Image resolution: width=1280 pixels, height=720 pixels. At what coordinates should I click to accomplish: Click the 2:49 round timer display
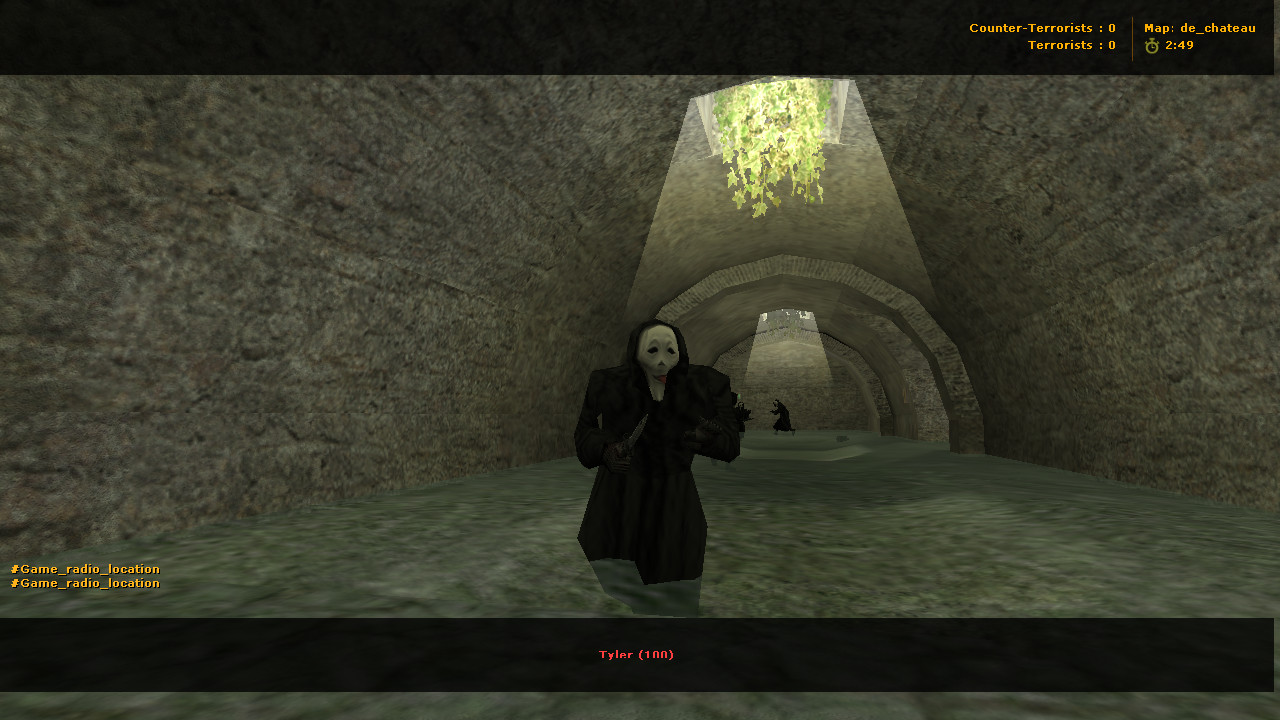[x=1180, y=44]
